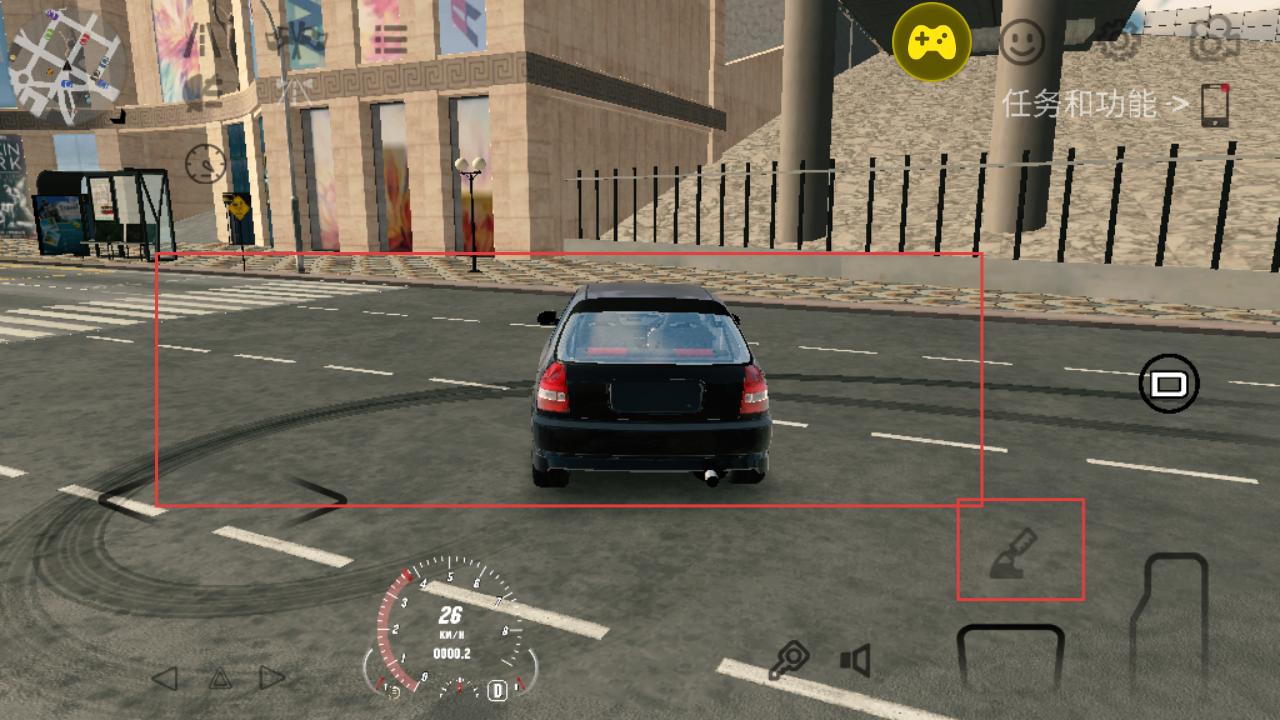Tap the D gear indicator

(x=497, y=690)
